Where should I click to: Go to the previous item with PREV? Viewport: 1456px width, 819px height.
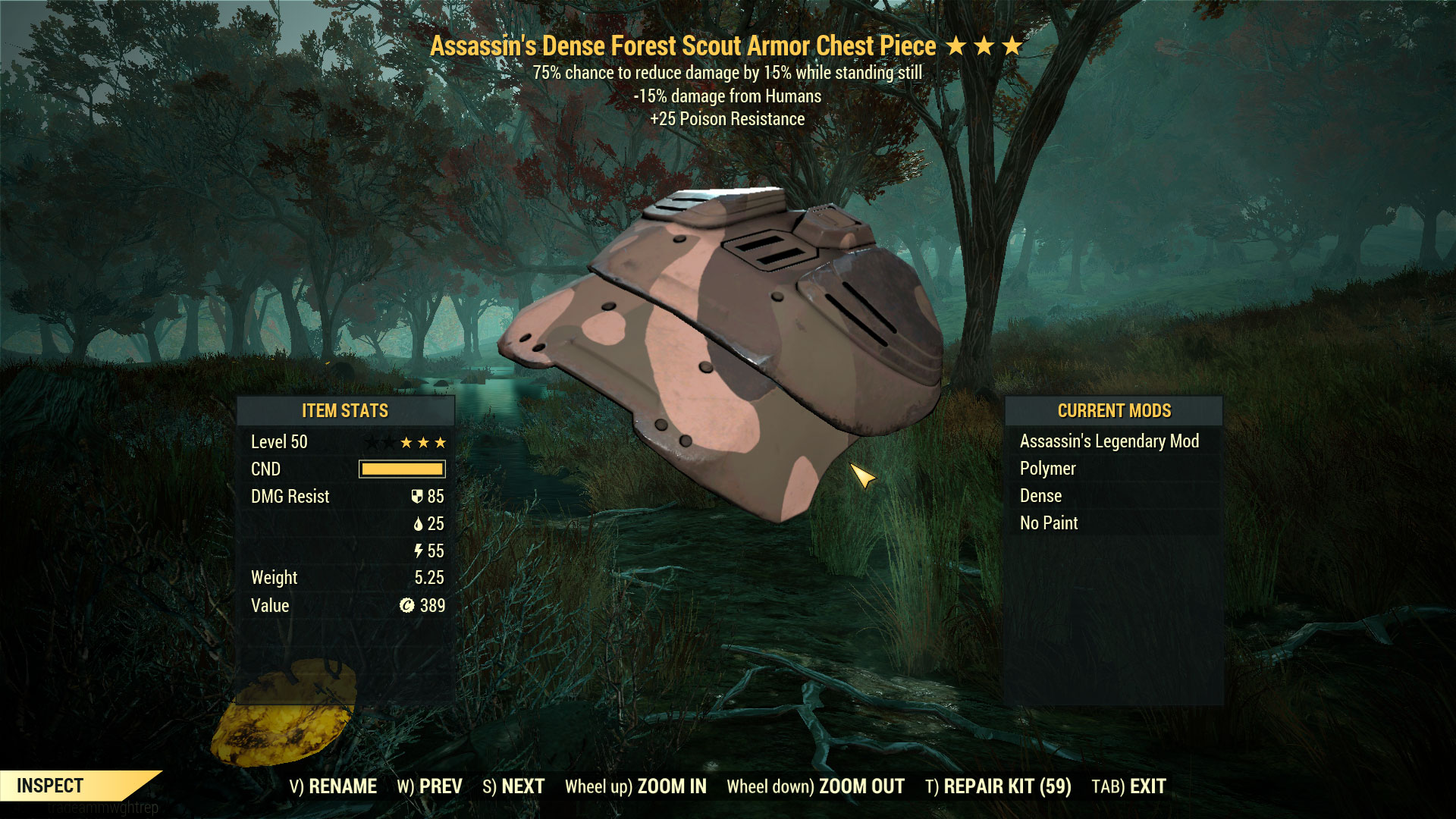coord(429,786)
